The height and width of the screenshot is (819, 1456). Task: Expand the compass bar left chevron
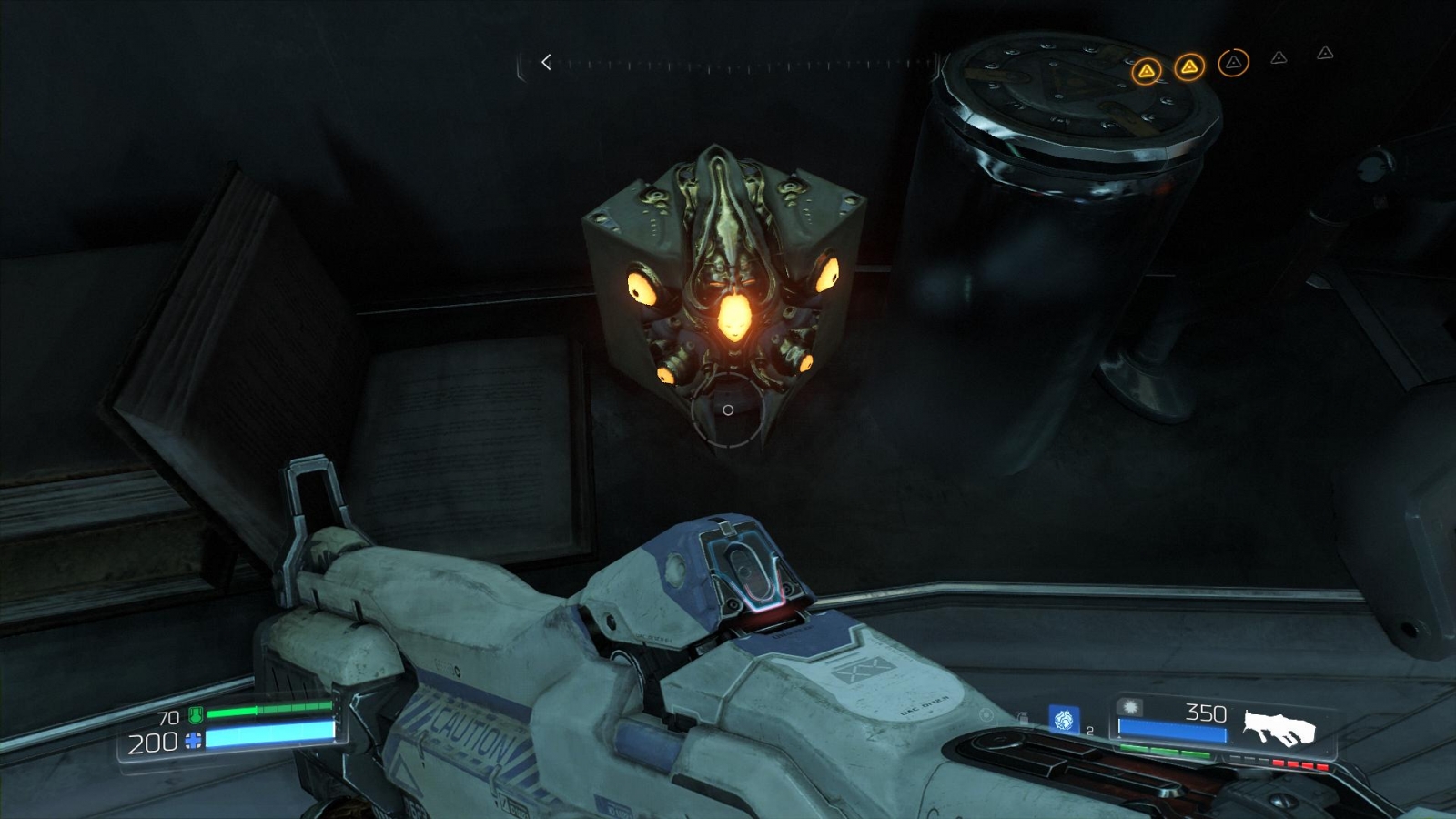point(544,63)
